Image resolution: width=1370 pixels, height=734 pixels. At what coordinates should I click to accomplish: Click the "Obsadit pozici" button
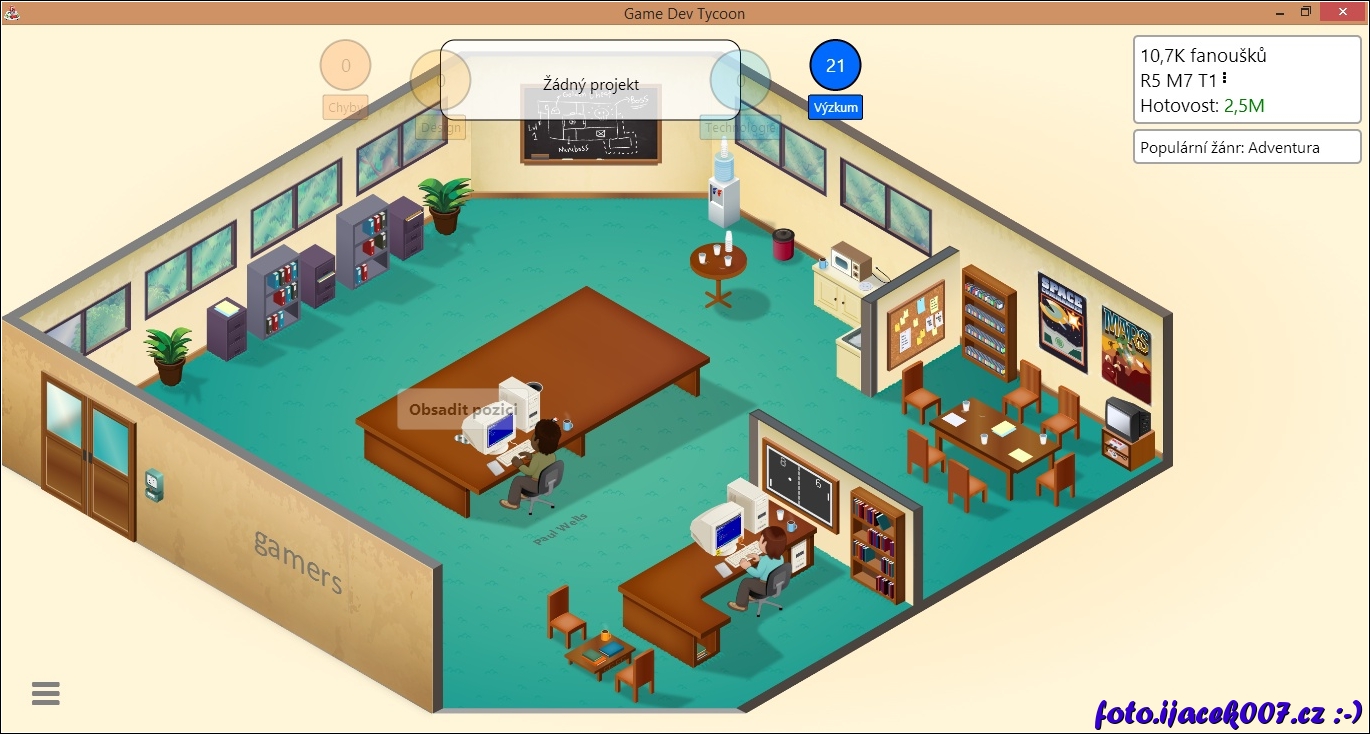tap(461, 409)
